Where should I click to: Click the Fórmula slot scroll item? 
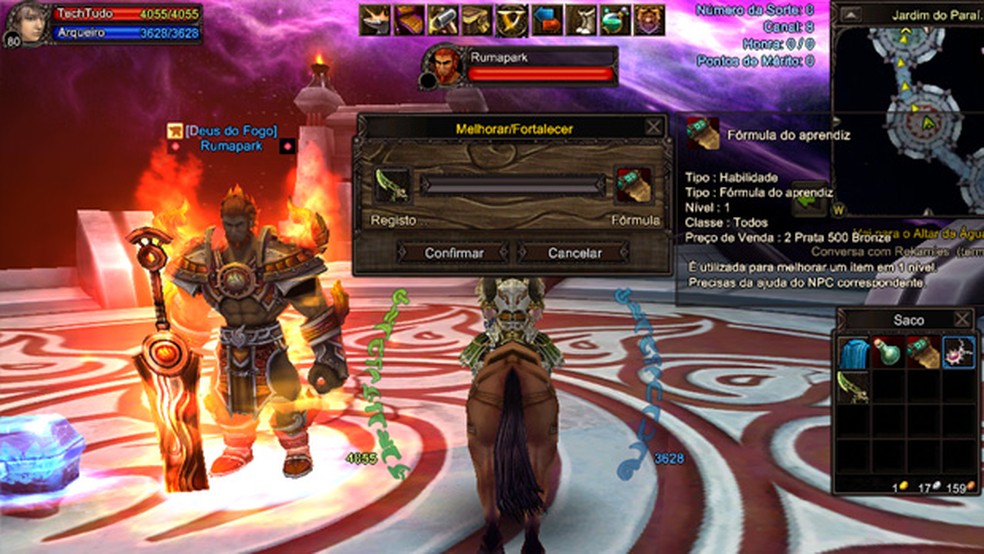click(x=632, y=186)
